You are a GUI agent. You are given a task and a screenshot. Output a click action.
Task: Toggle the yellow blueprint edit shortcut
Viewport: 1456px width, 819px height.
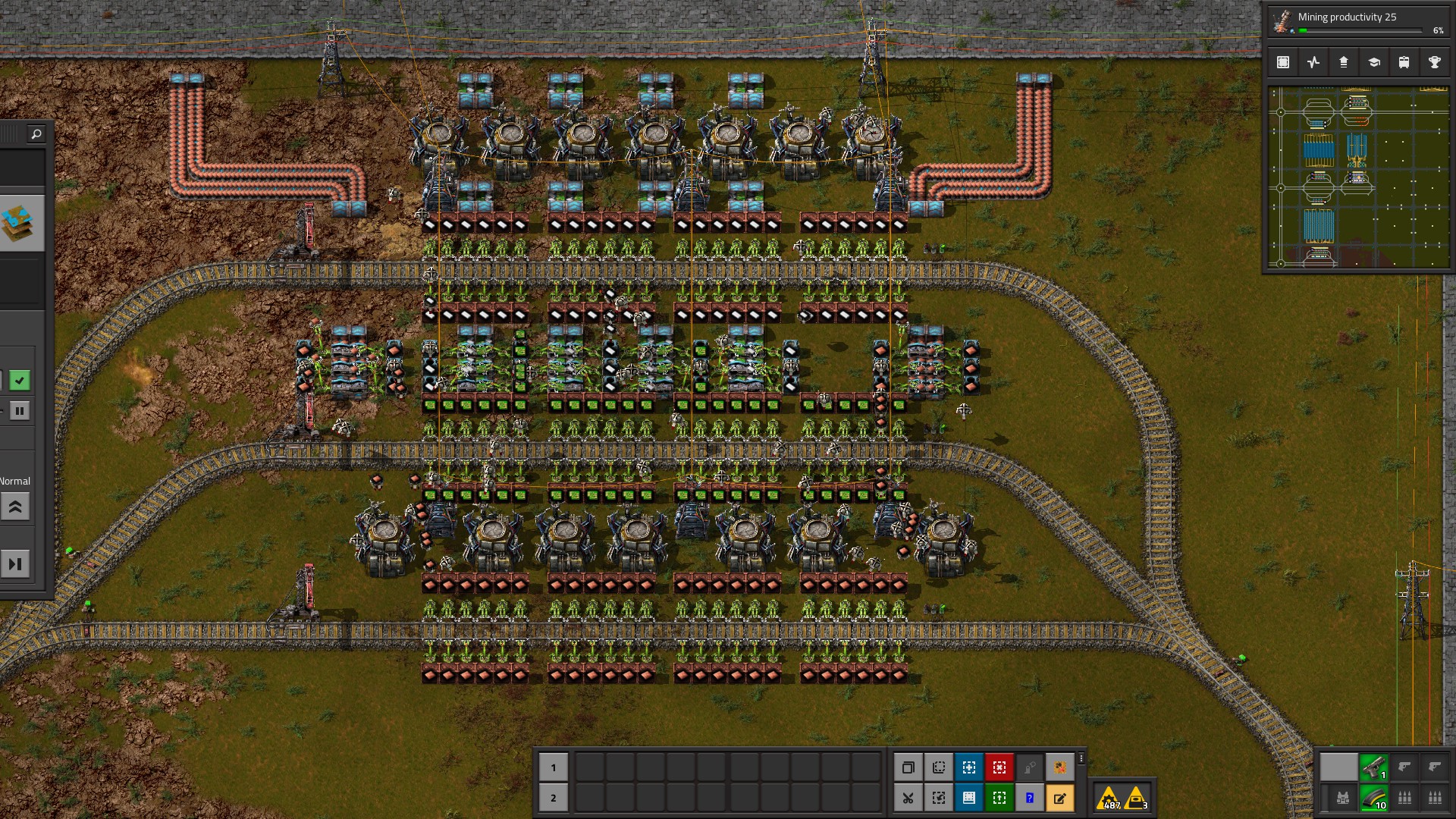coord(1060,798)
